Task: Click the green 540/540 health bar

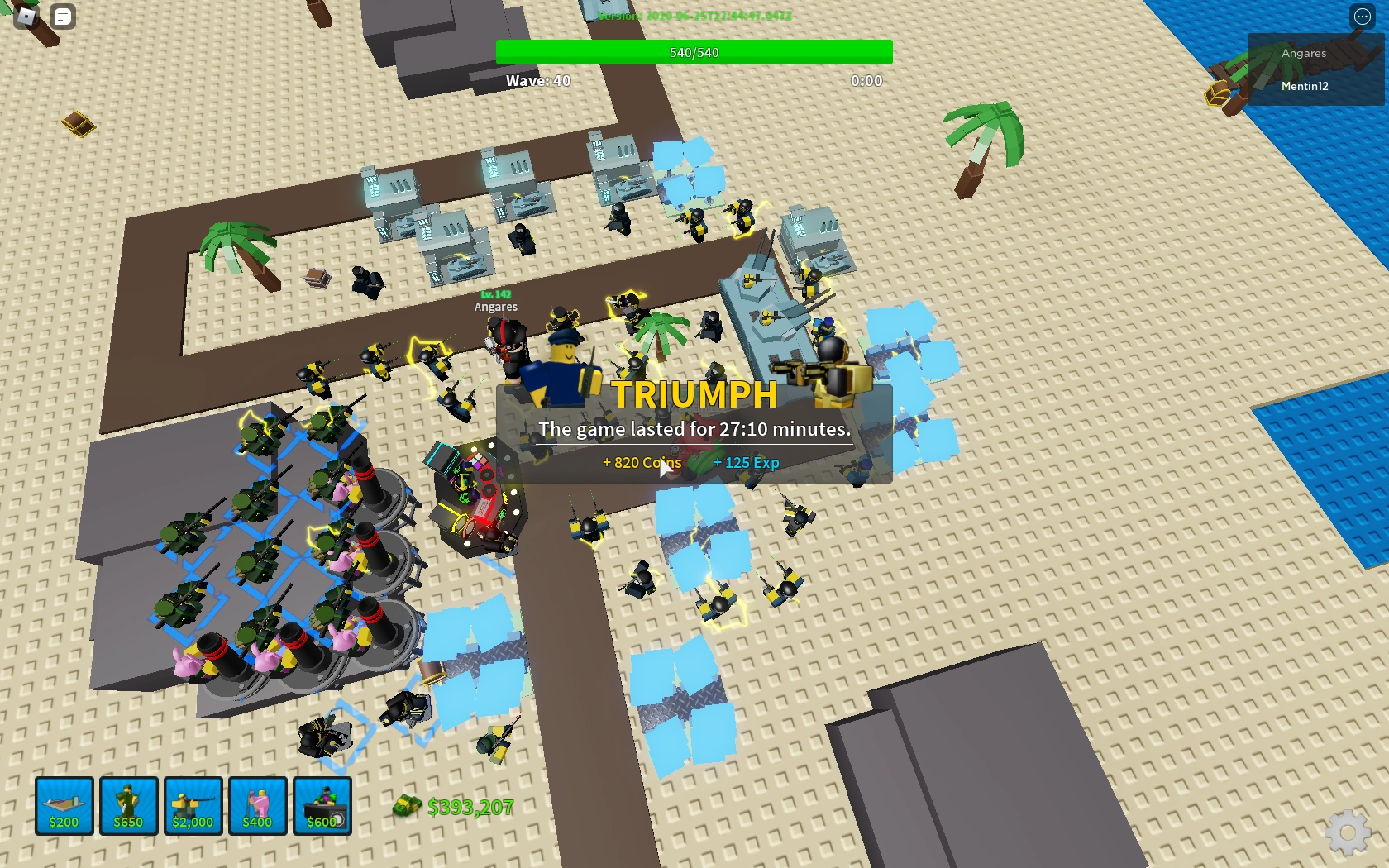Action: (694, 51)
